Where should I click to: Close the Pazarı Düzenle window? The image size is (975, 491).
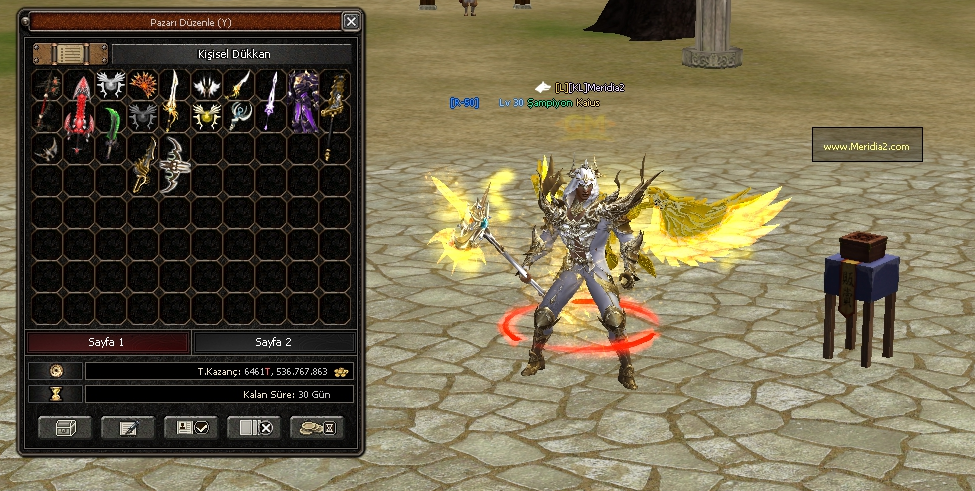click(x=350, y=21)
